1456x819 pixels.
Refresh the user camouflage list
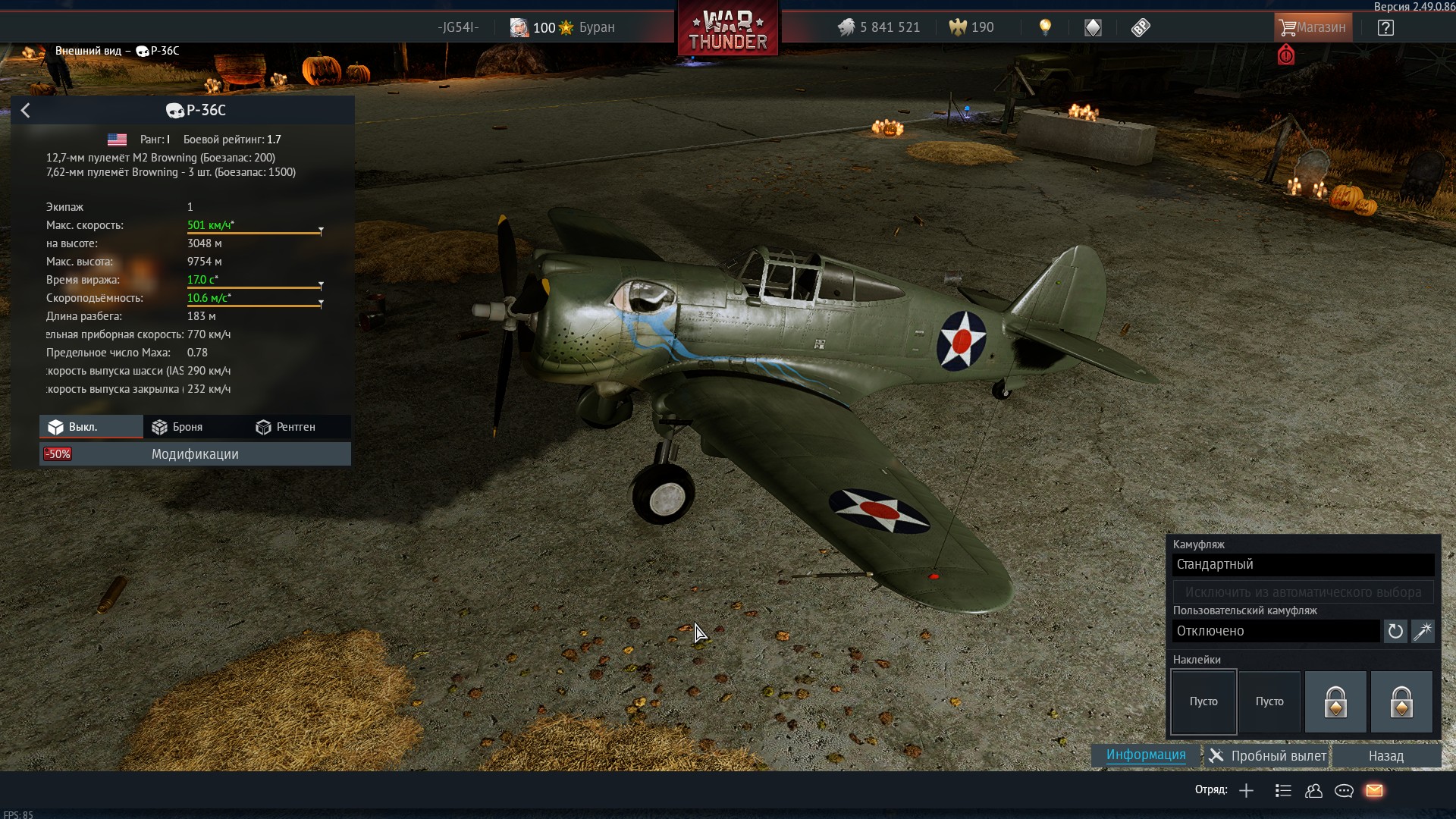tap(1395, 631)
